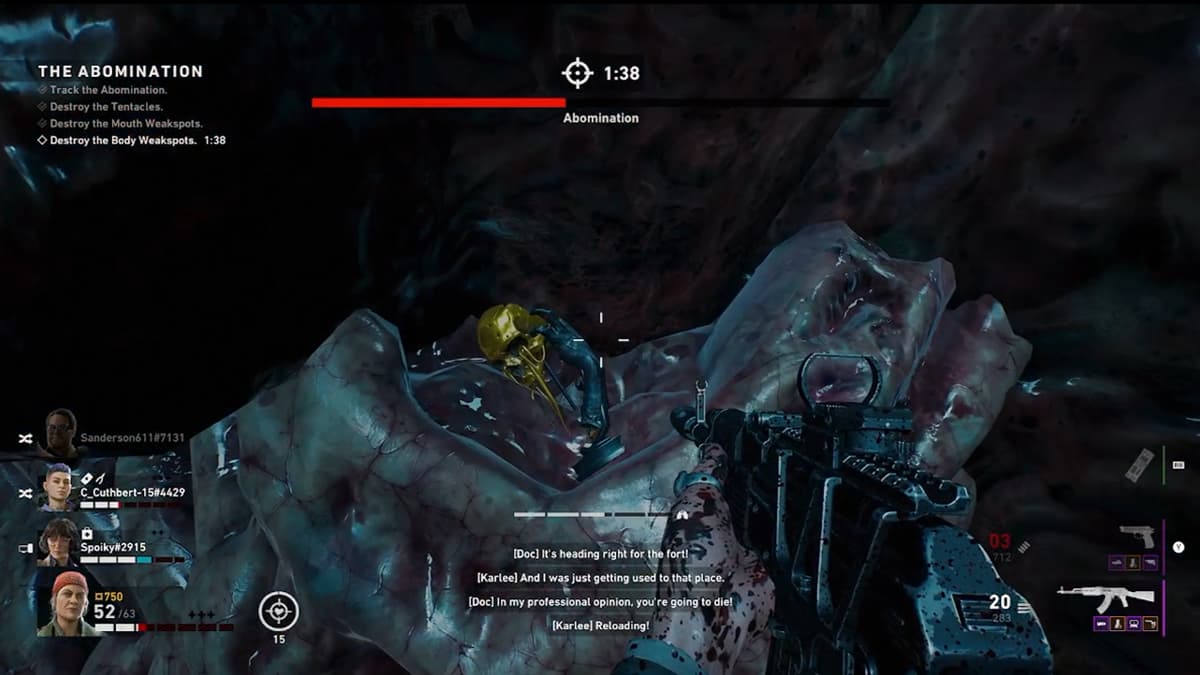Open The Abomination objective tracker
This screenshot has height=675, width=1200.
tap(120, 72)
